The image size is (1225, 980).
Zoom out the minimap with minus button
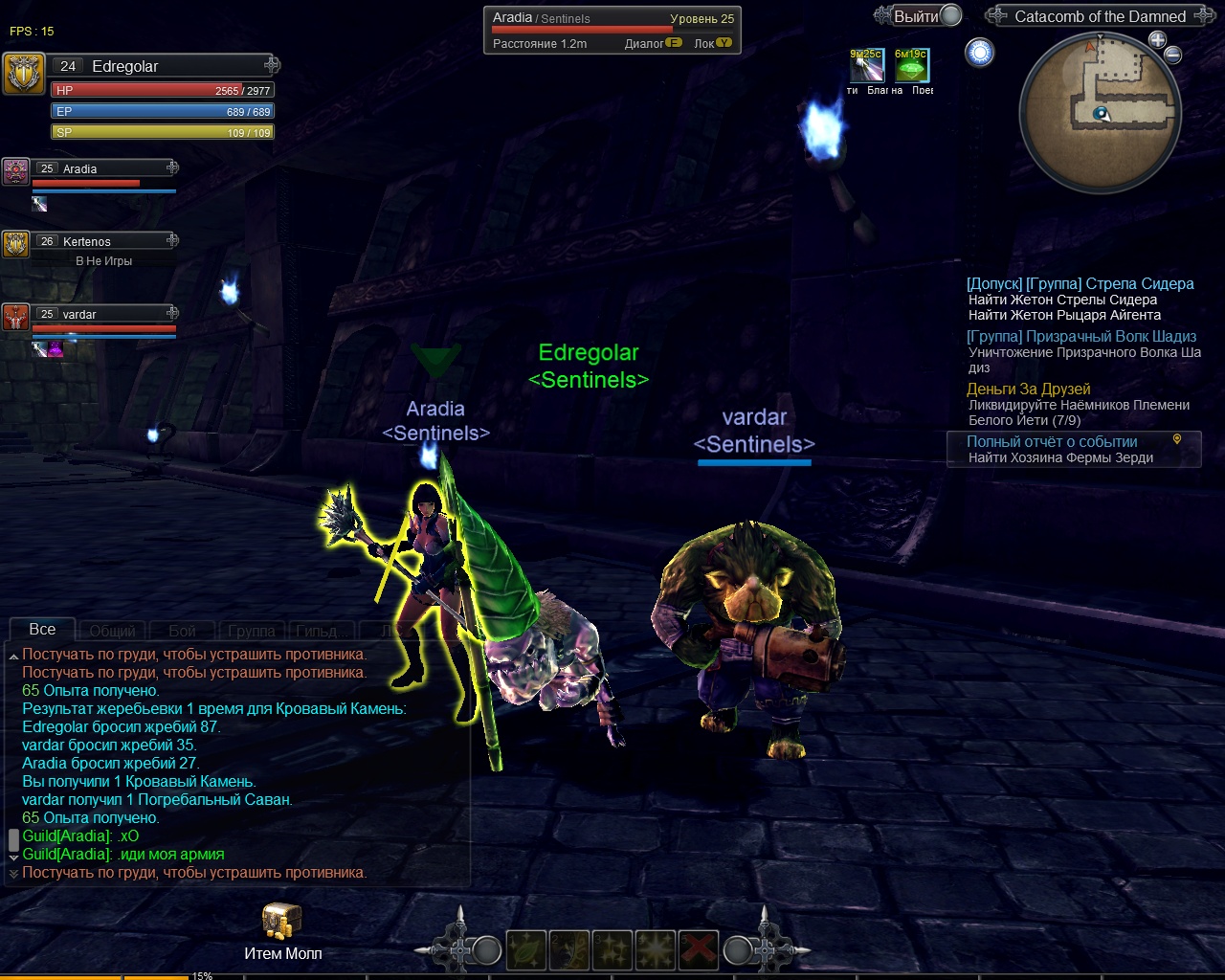pyautogui.click(x=1173, y=56)
